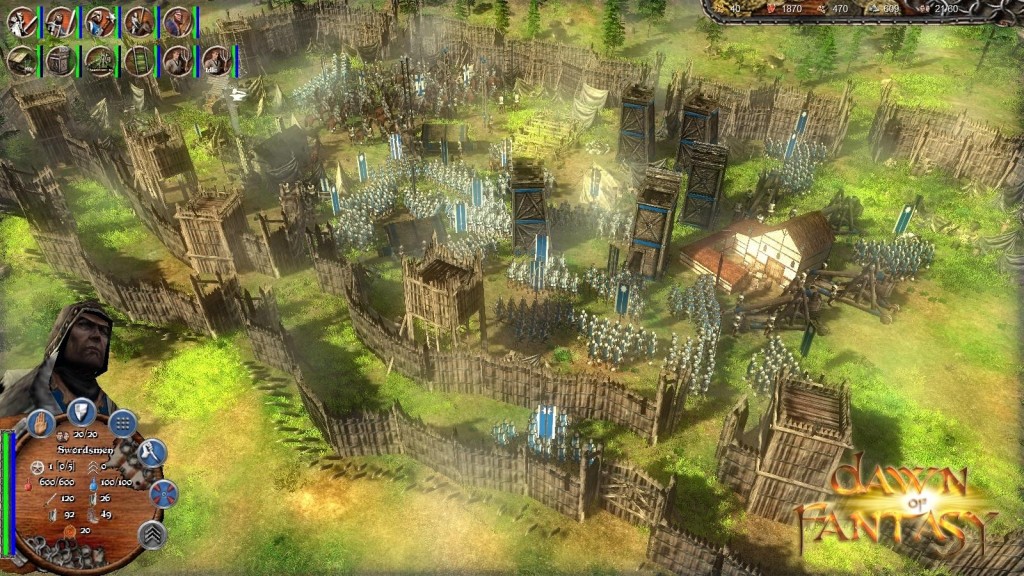Activate the raised hand stop command
Viewport: 1024px width, 576px height.
click(x=41, y=422)
